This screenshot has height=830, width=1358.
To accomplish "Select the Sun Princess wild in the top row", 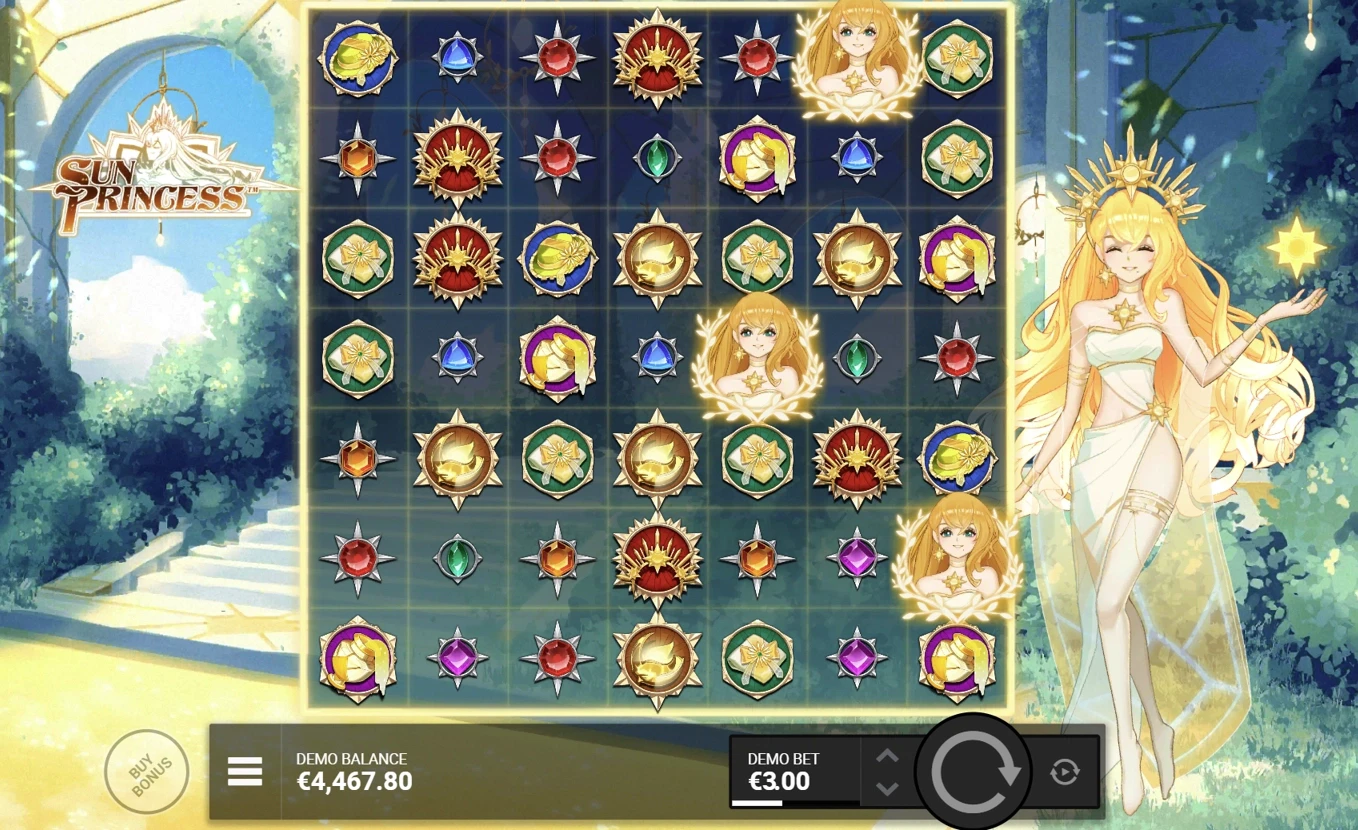I will coord(856,57).
